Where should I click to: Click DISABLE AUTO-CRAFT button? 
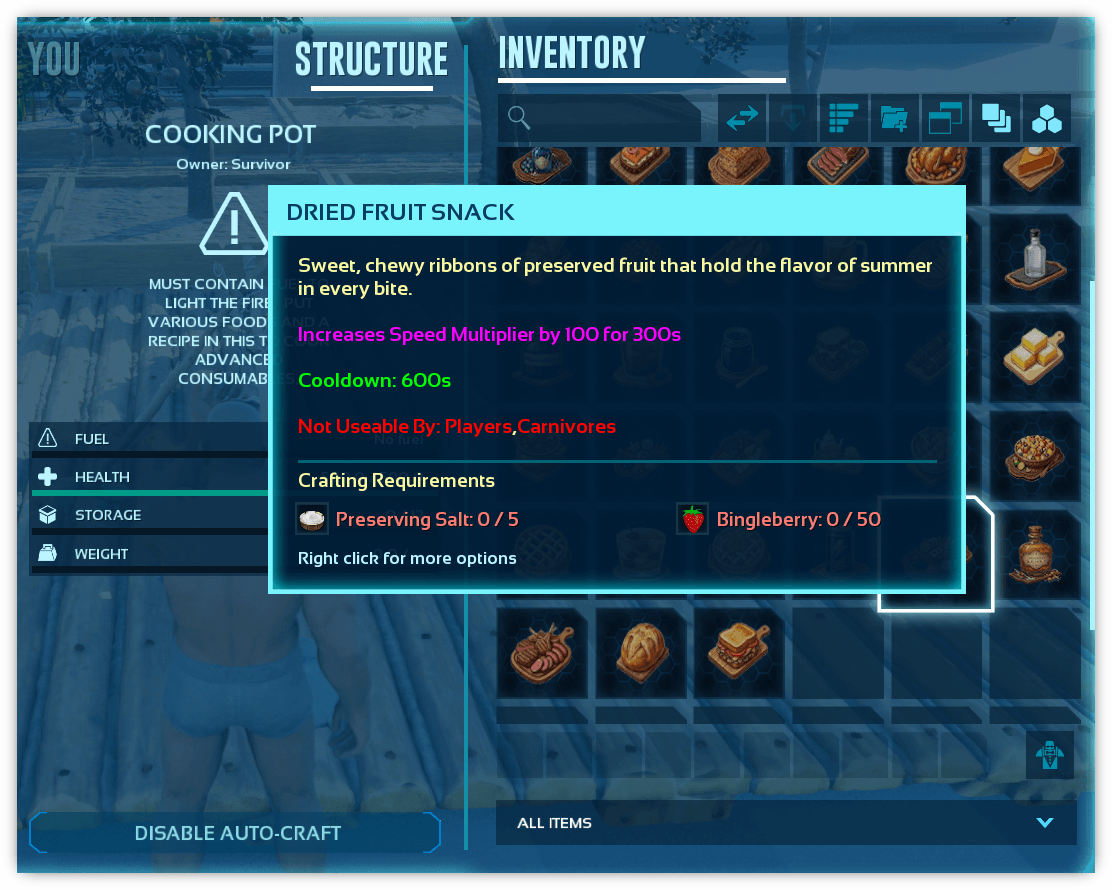coord(237,833)
